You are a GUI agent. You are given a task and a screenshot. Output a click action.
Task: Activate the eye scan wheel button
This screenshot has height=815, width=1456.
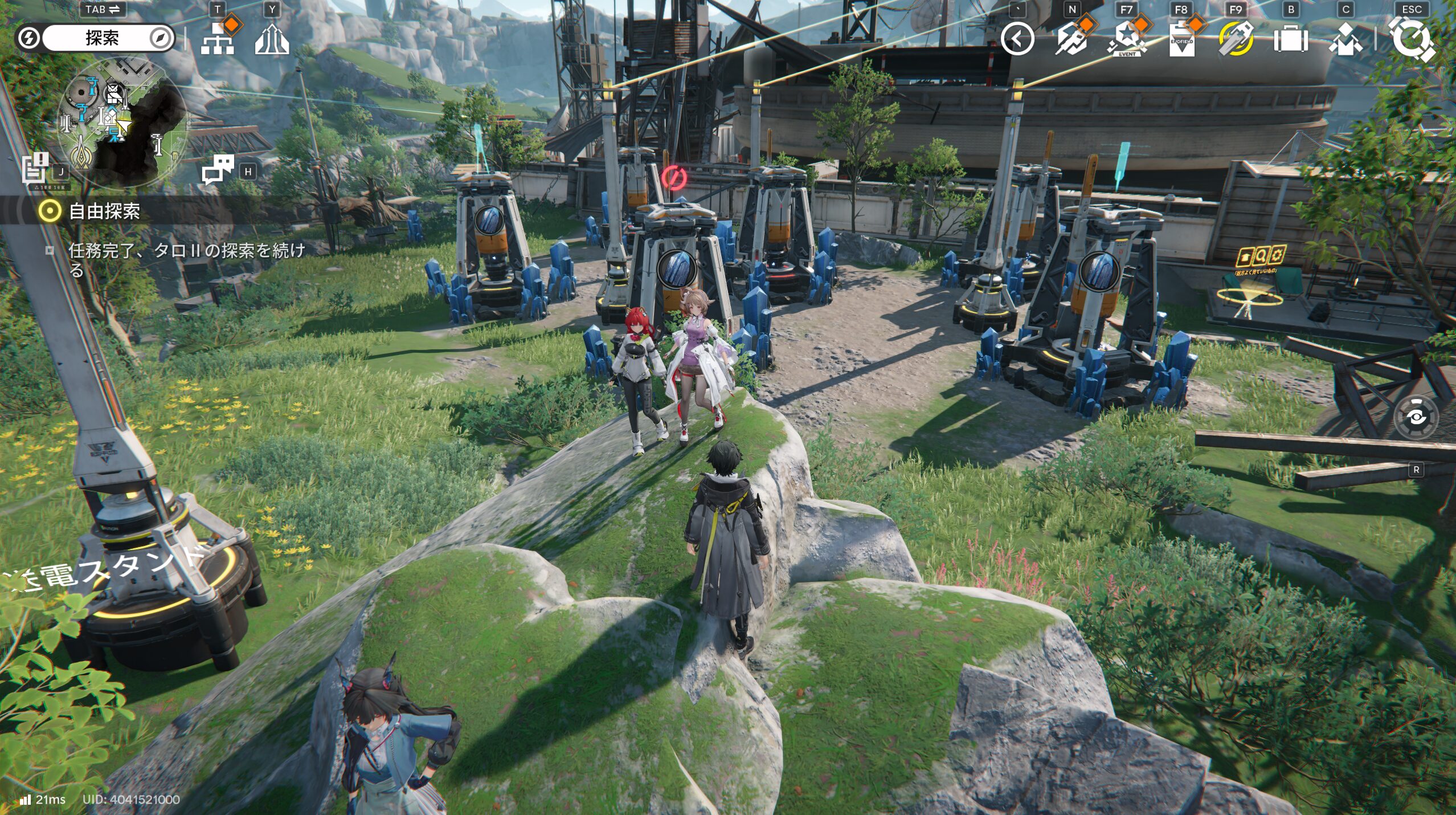tap(1416, 418)
